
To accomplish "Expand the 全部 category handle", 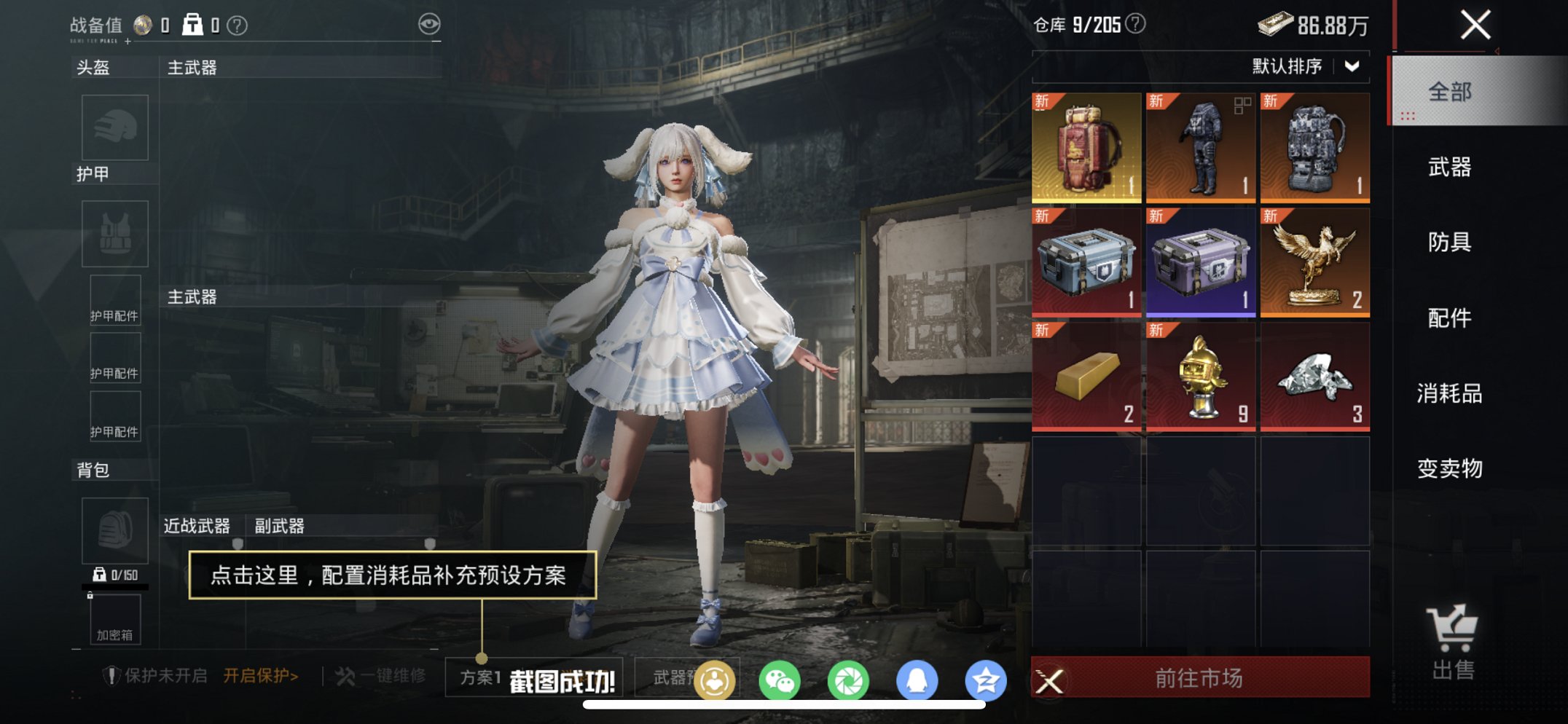I will point(1409,114).
